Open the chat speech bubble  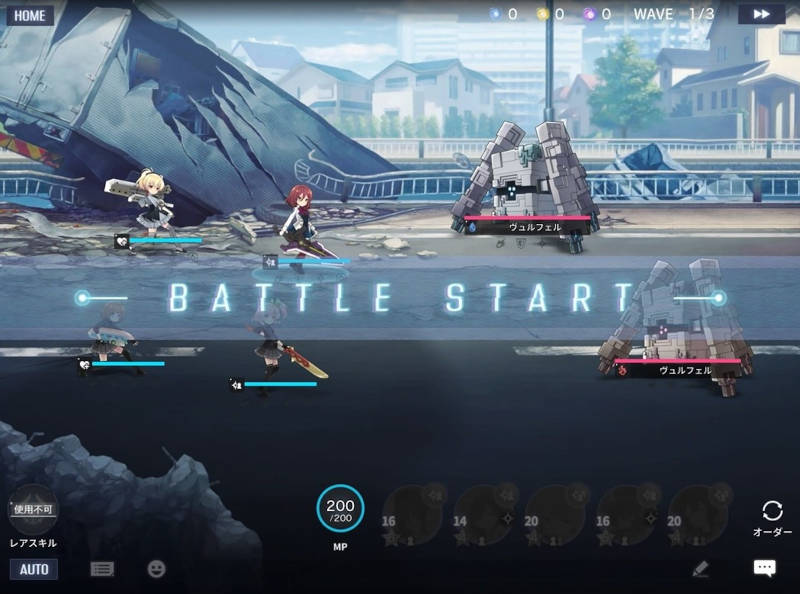tap(764, 568)
